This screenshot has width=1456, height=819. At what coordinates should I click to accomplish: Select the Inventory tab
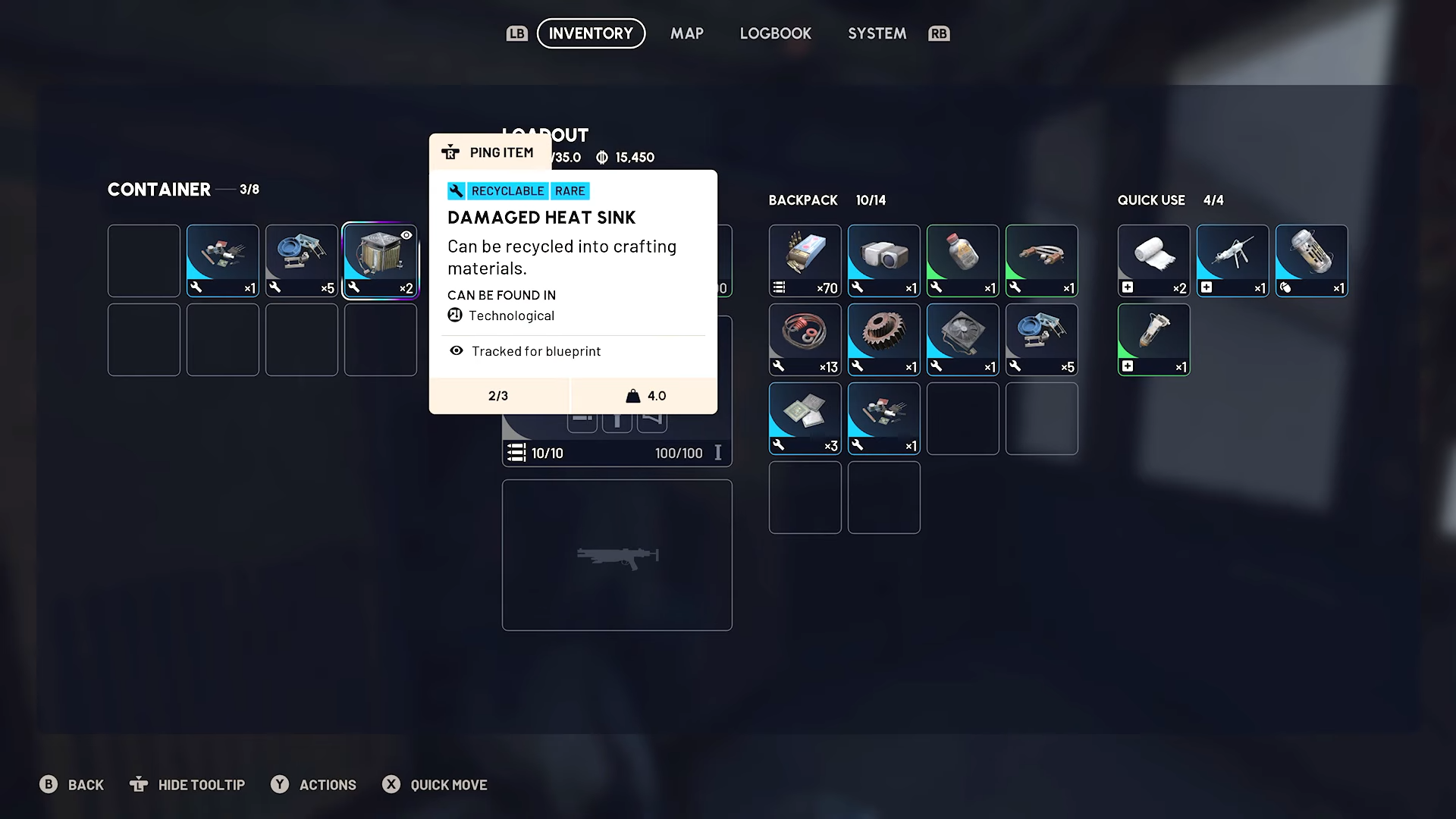591,33
